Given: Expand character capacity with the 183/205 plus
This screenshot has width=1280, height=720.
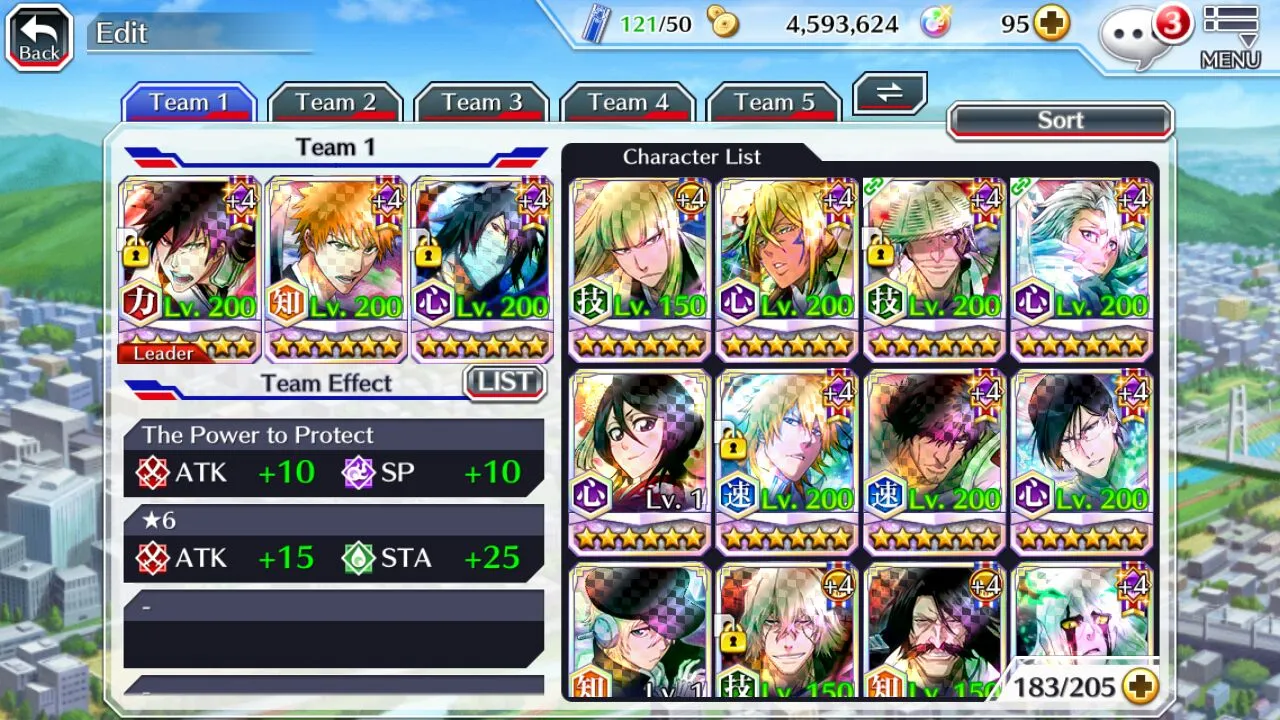Looking at the screenshot, I should tap(1139, 686).
